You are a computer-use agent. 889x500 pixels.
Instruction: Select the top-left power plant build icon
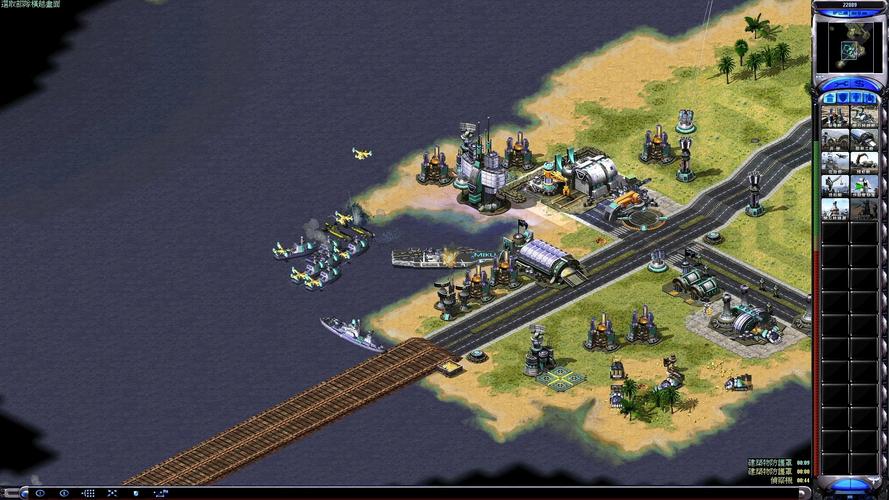coord(835,116)
